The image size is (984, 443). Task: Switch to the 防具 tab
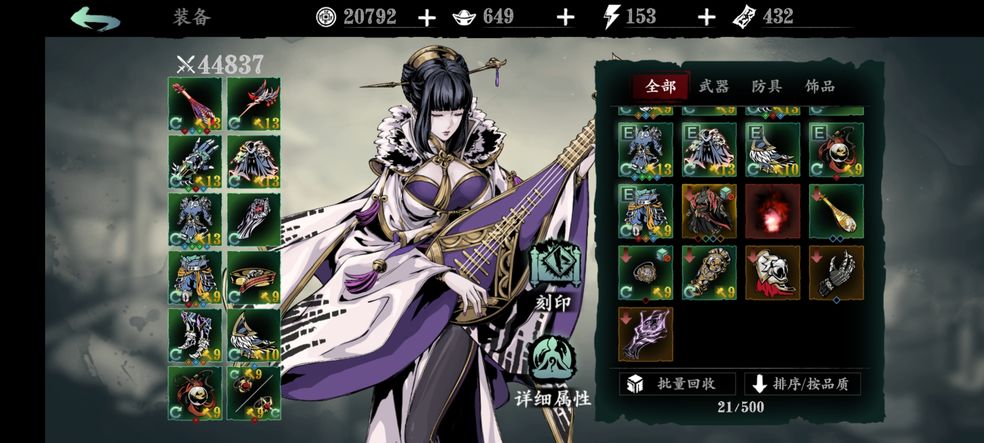[766, 87]
